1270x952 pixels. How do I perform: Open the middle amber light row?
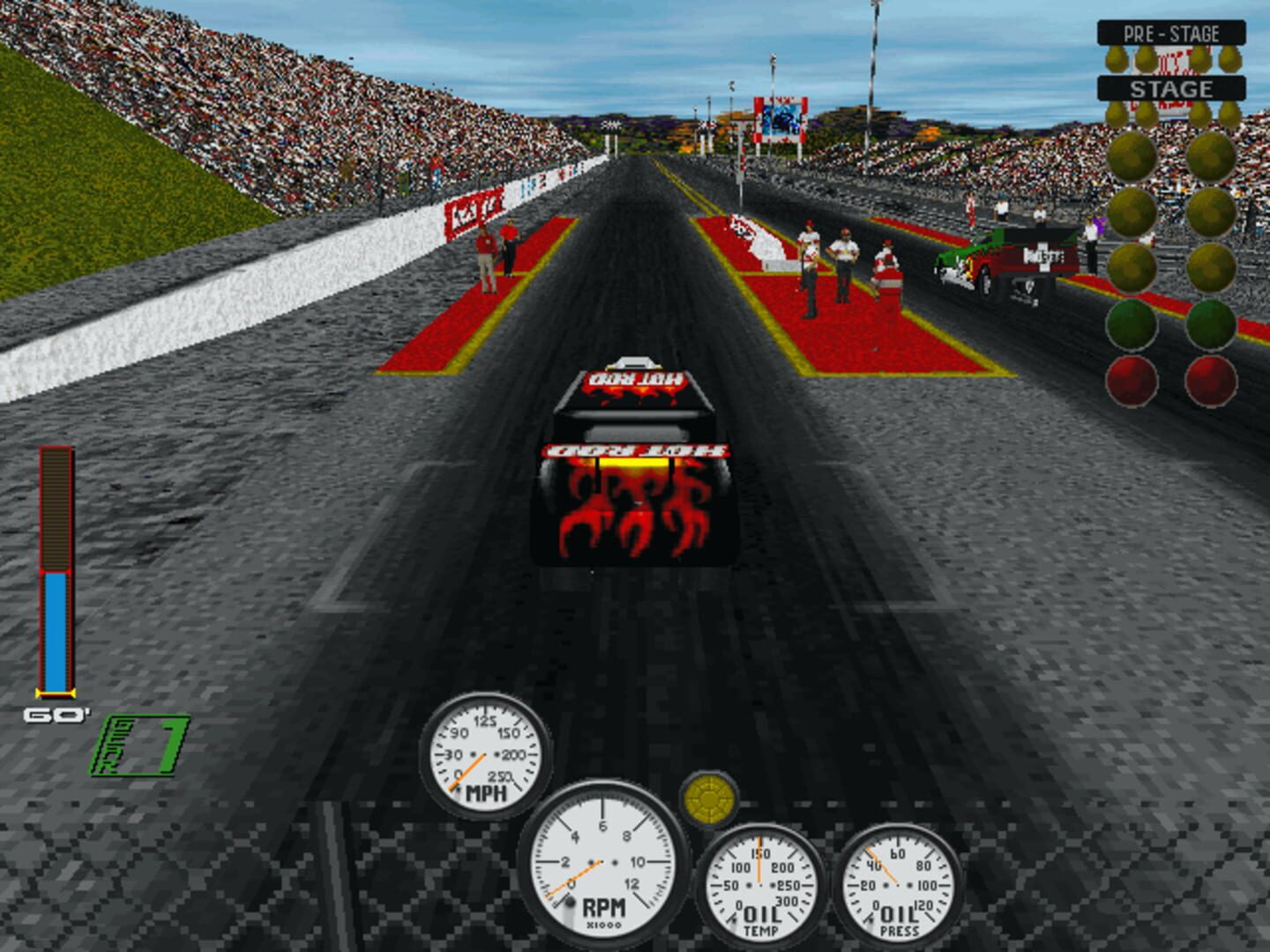coord(1133,213)
